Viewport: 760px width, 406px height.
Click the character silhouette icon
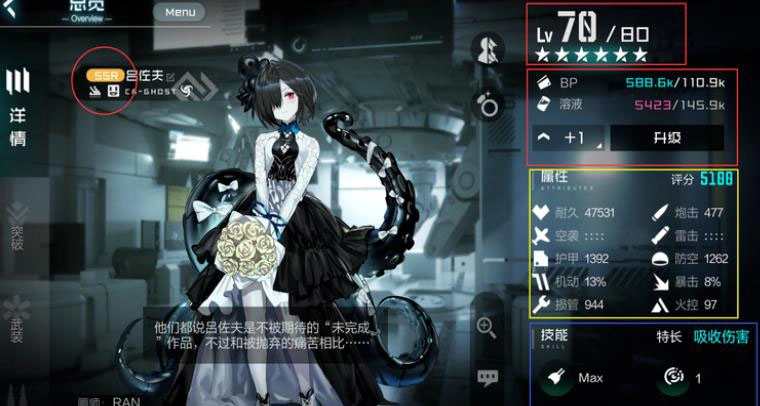[x=489, y=49]
